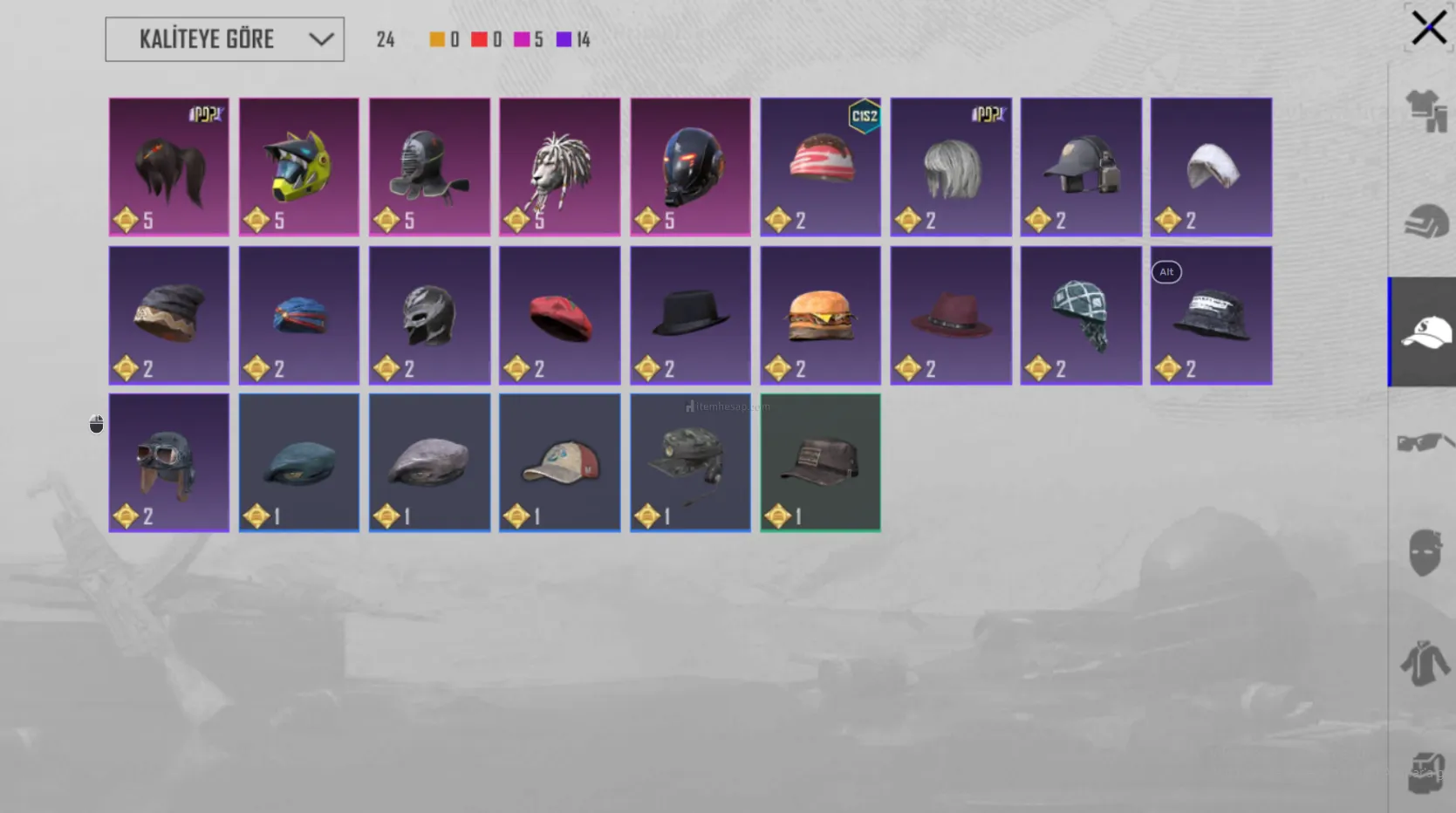Image resolution: width=1456 pixels, height=813 pixels.
Task: Choose the beige and red baseball cap
Action: click(x=559, y=462)
